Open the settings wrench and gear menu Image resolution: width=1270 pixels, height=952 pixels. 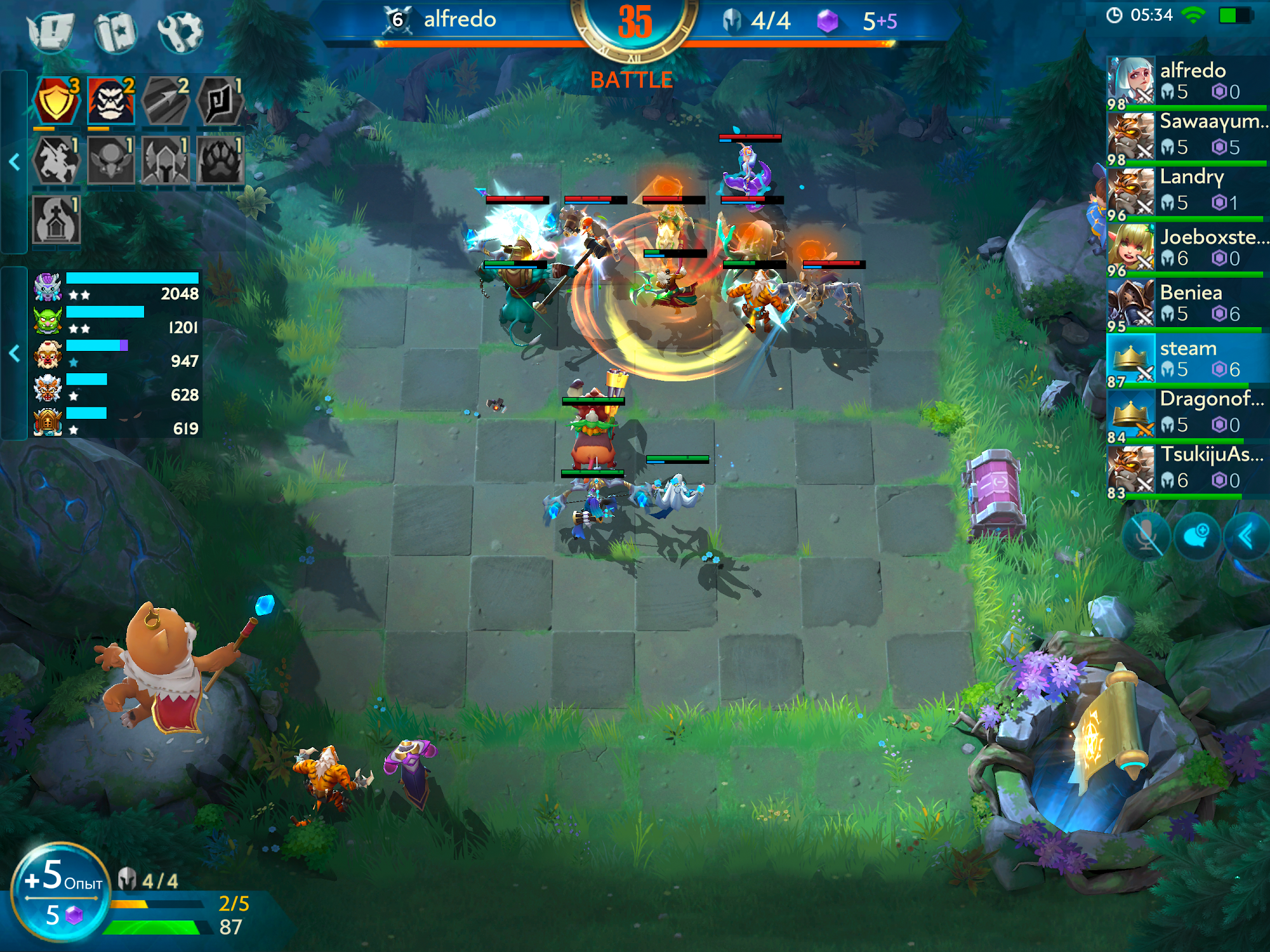[x=180, y=30]
